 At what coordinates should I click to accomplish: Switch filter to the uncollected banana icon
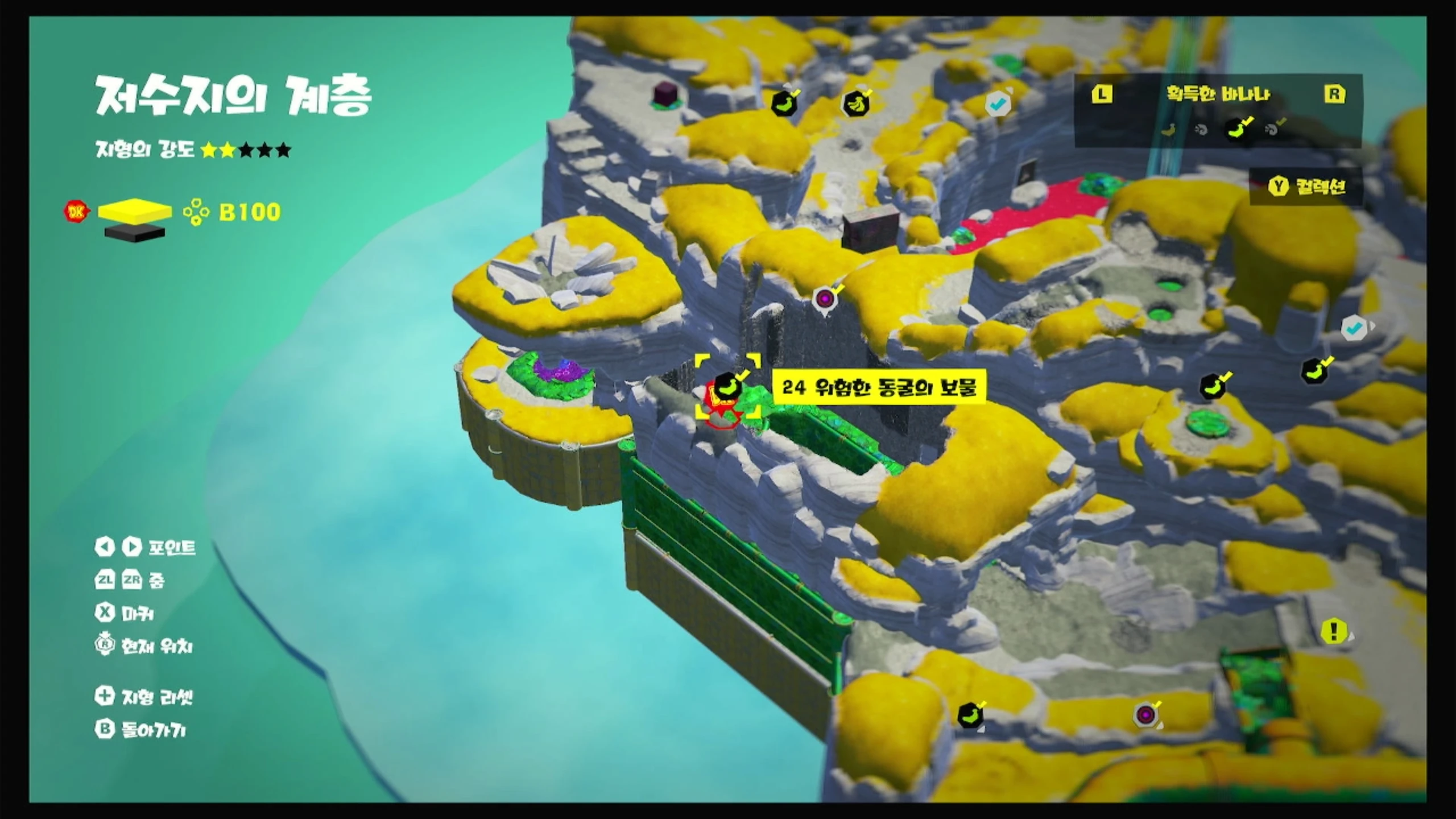1168,130
